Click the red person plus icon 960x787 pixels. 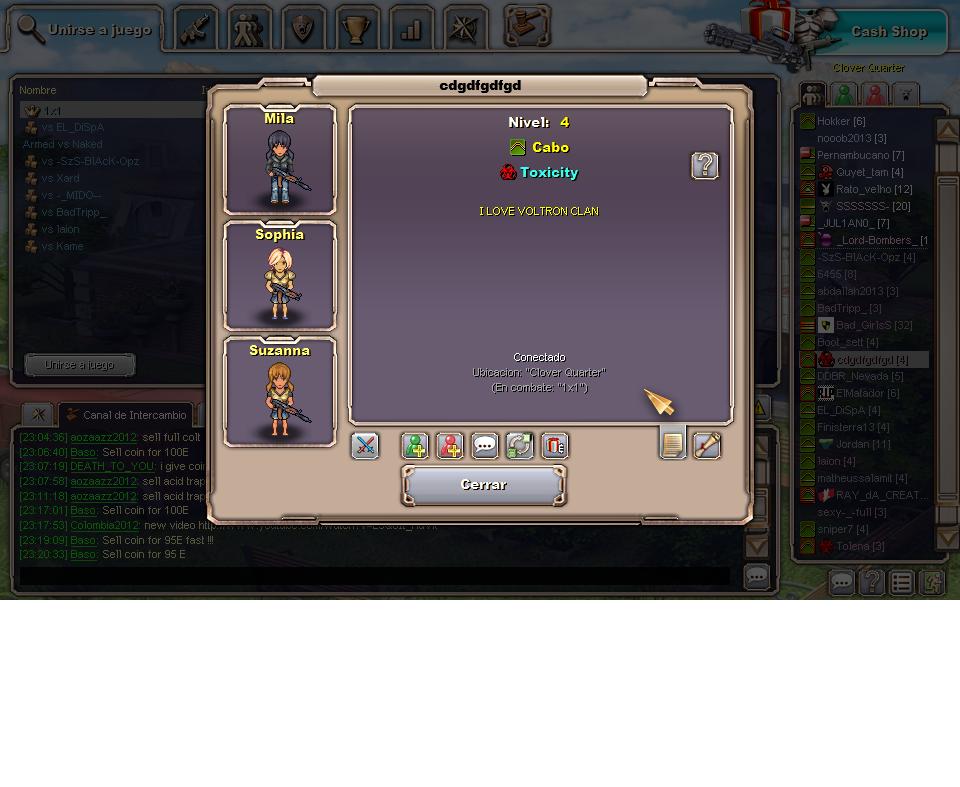tap(450, 446)
